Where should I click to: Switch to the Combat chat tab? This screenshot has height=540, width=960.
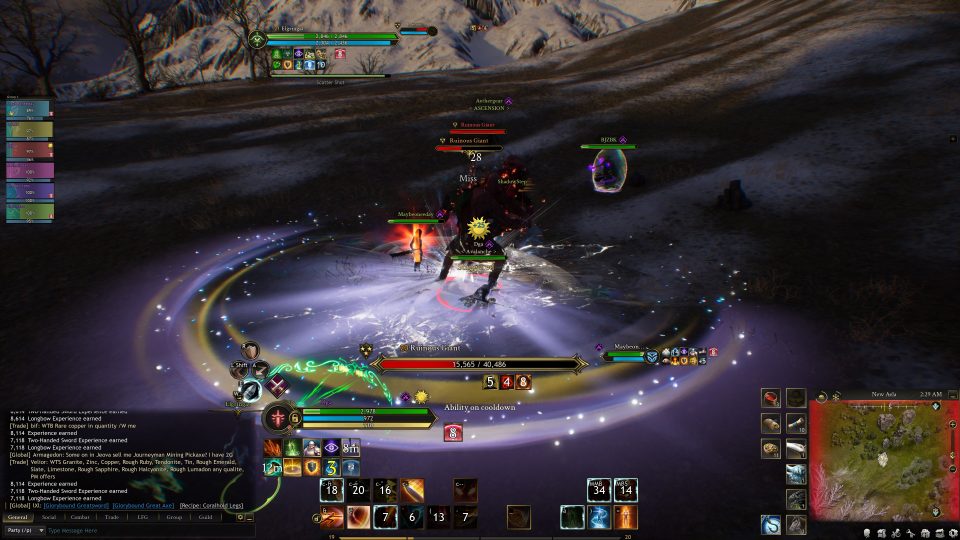(x=80, y=517)
